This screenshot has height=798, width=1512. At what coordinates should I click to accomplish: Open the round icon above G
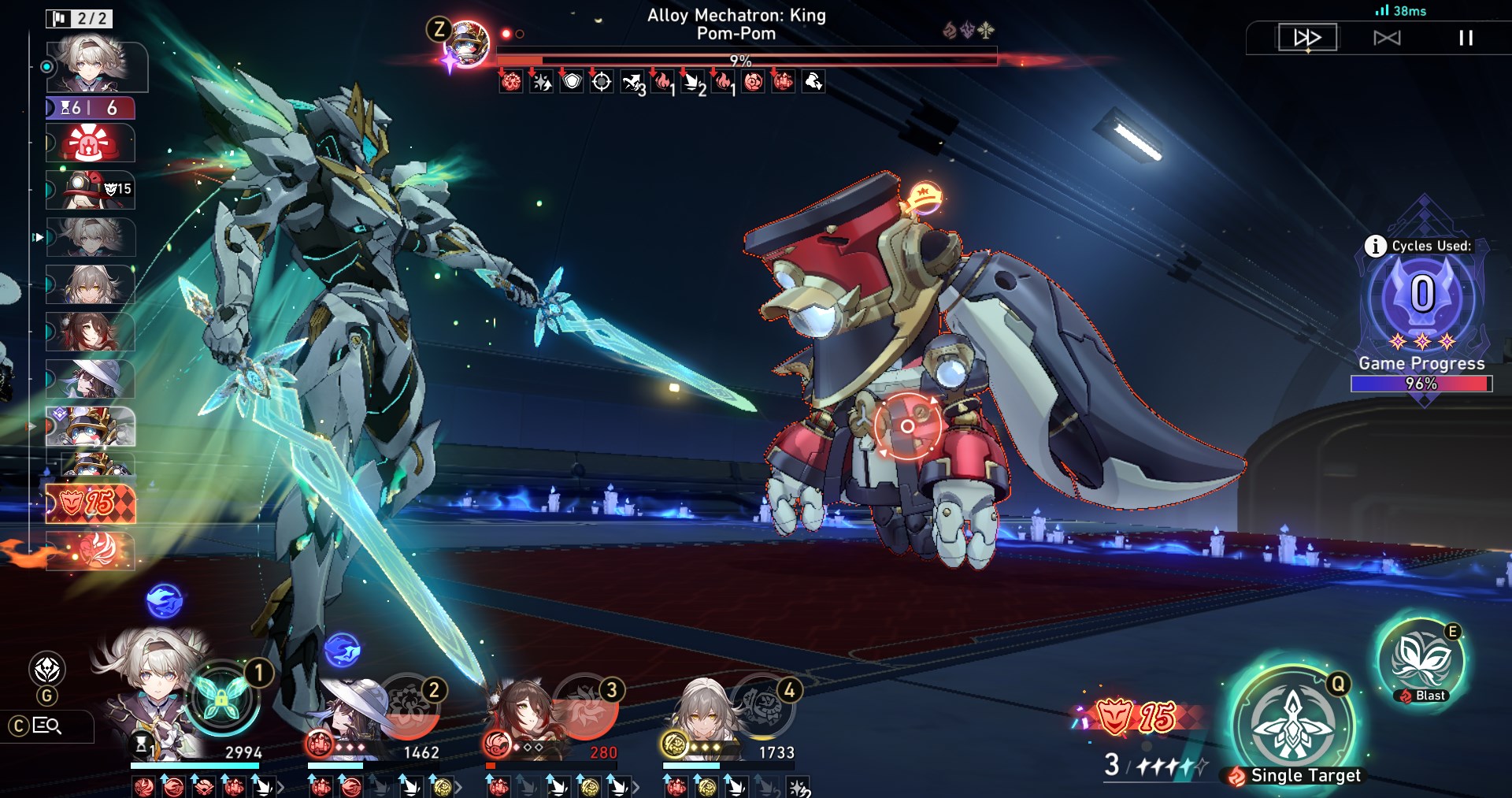(47, 670)
